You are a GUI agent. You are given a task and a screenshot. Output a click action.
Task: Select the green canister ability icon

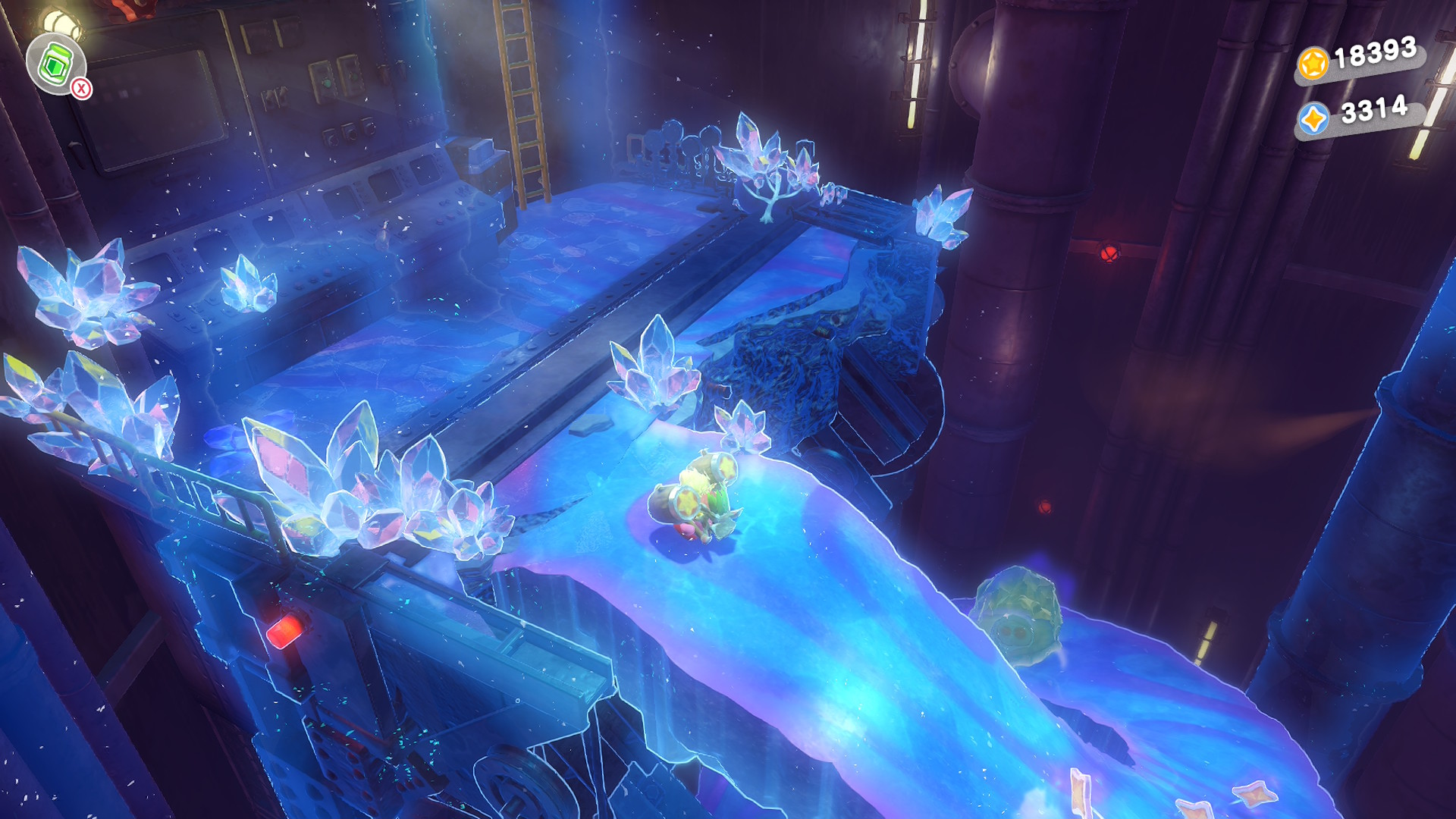55,64
